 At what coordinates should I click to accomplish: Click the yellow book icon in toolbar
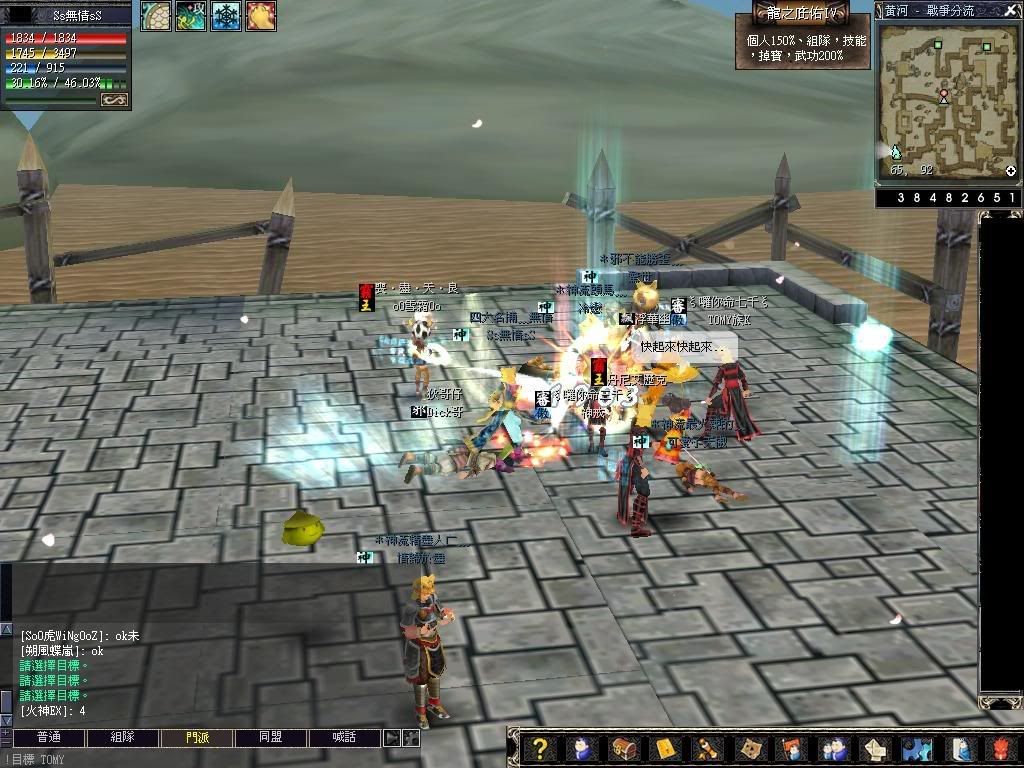click(665, 749)
